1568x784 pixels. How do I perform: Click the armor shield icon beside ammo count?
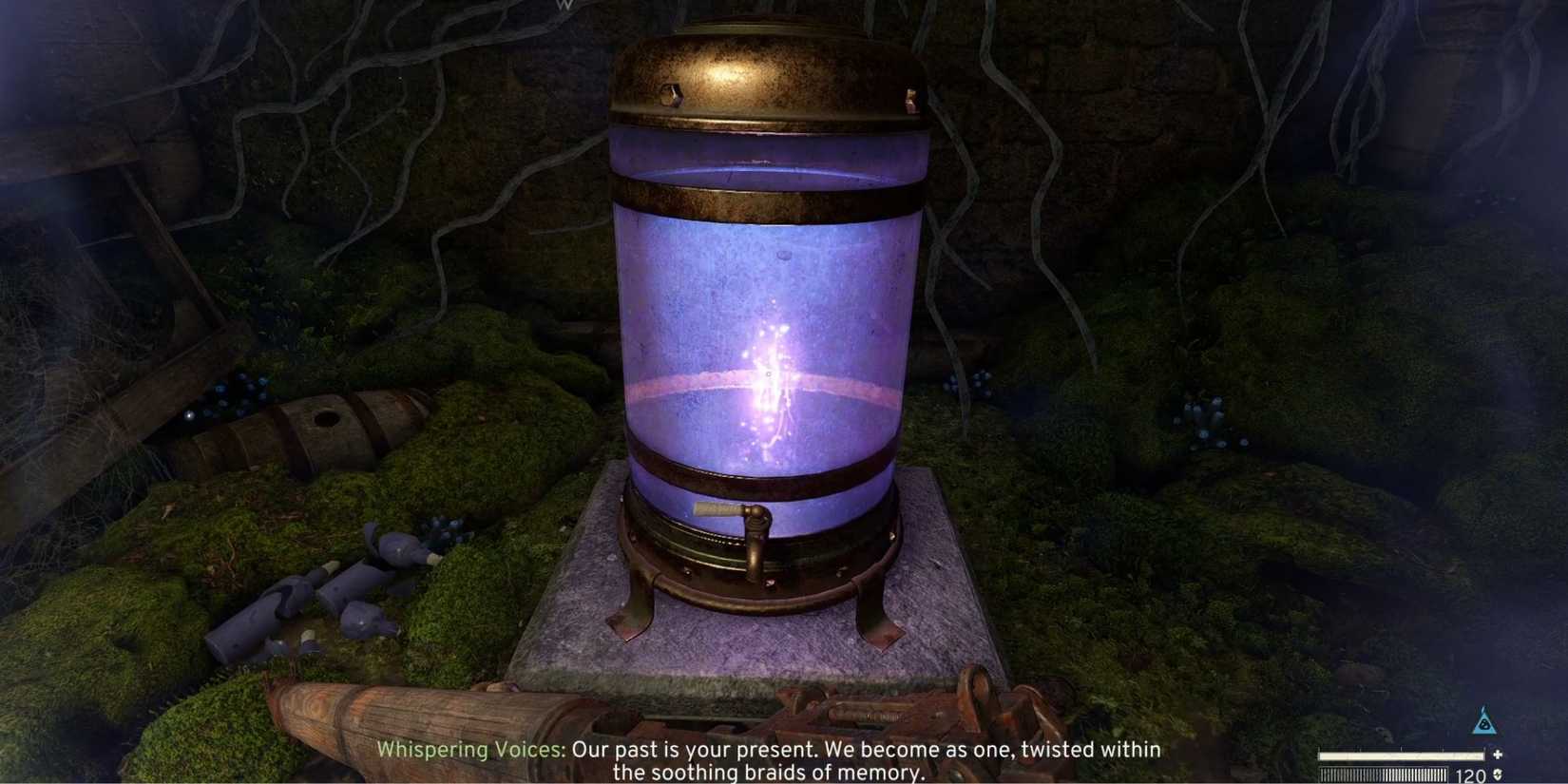(x=1499, y=774)
